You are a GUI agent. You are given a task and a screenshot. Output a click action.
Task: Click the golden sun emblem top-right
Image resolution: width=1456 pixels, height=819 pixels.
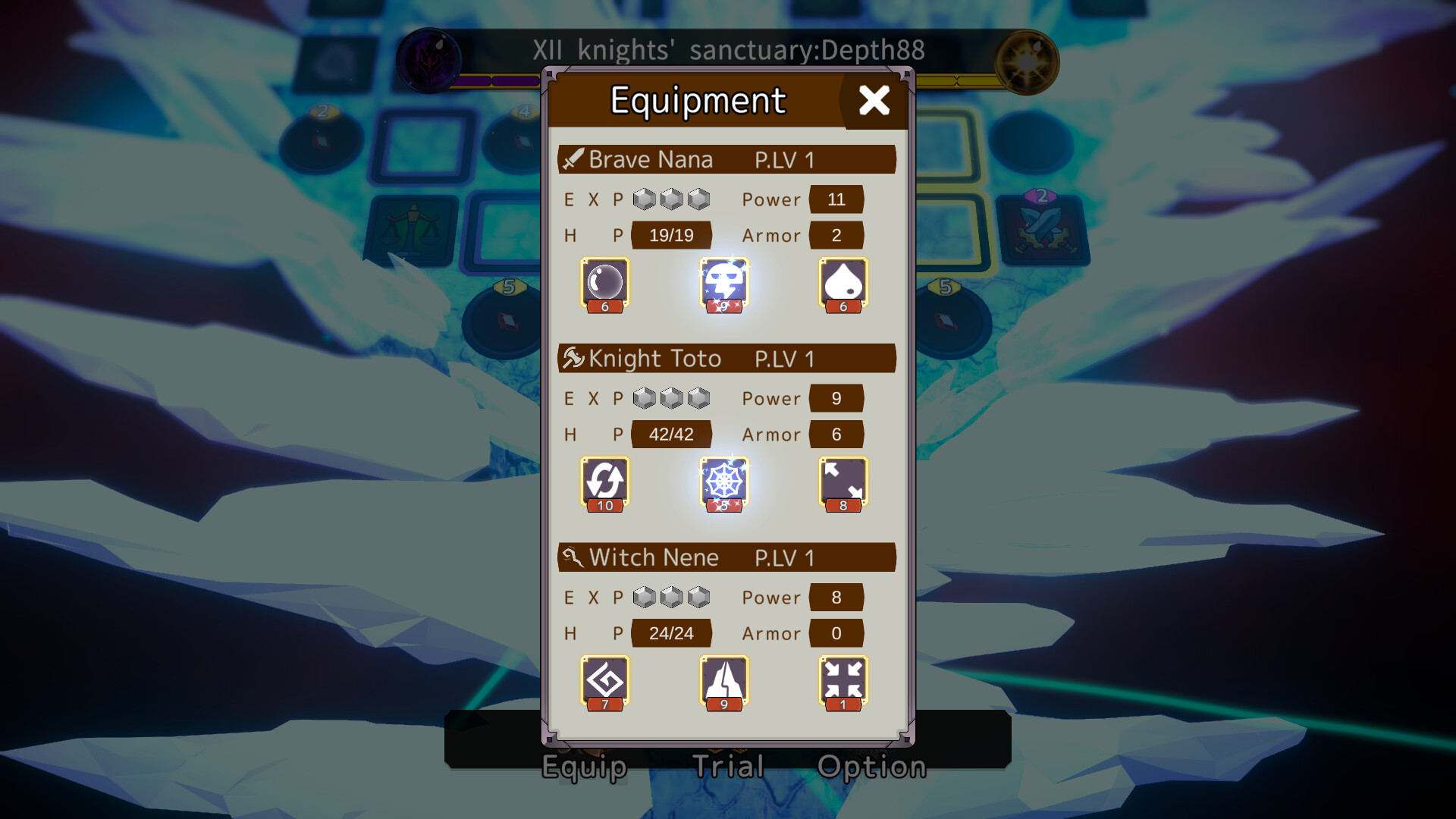[x=1028, y=61]
